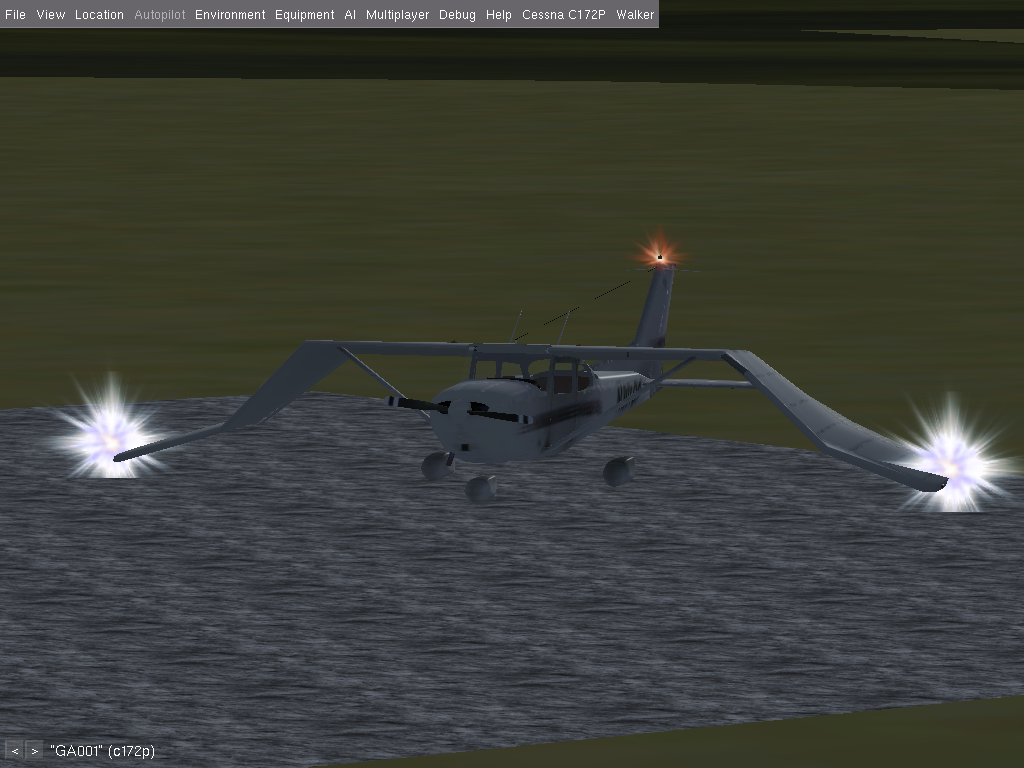The width and height of the screenshot is (1024, 768).
Task: Open the Cessna C172P menu
Action: [x=564, y=15]
